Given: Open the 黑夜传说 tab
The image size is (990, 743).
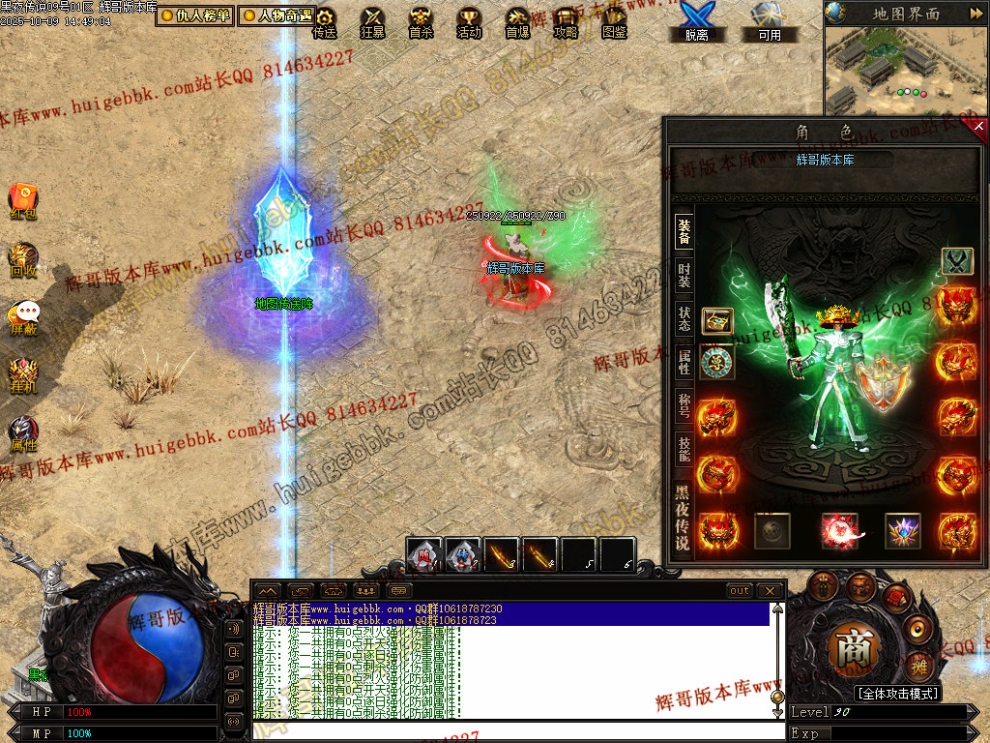Looking at the screenshot, I should (683, 516).
